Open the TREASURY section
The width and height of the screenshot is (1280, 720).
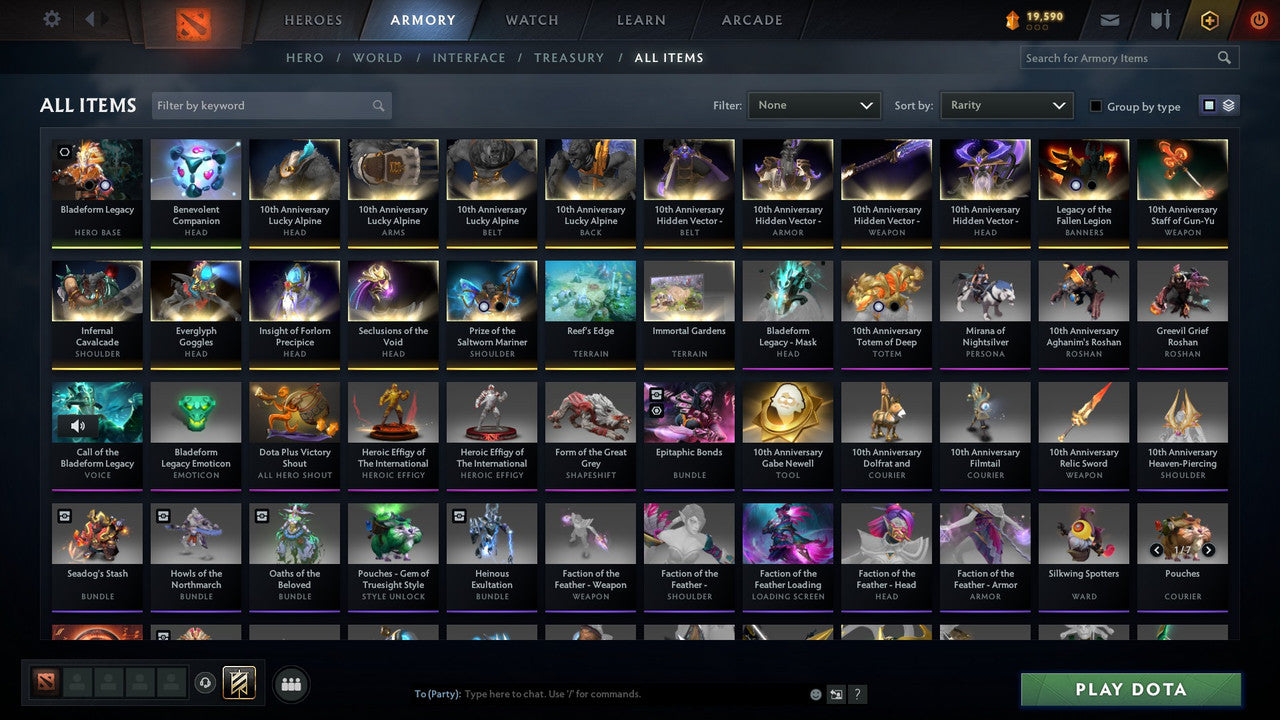coord(569,57)
